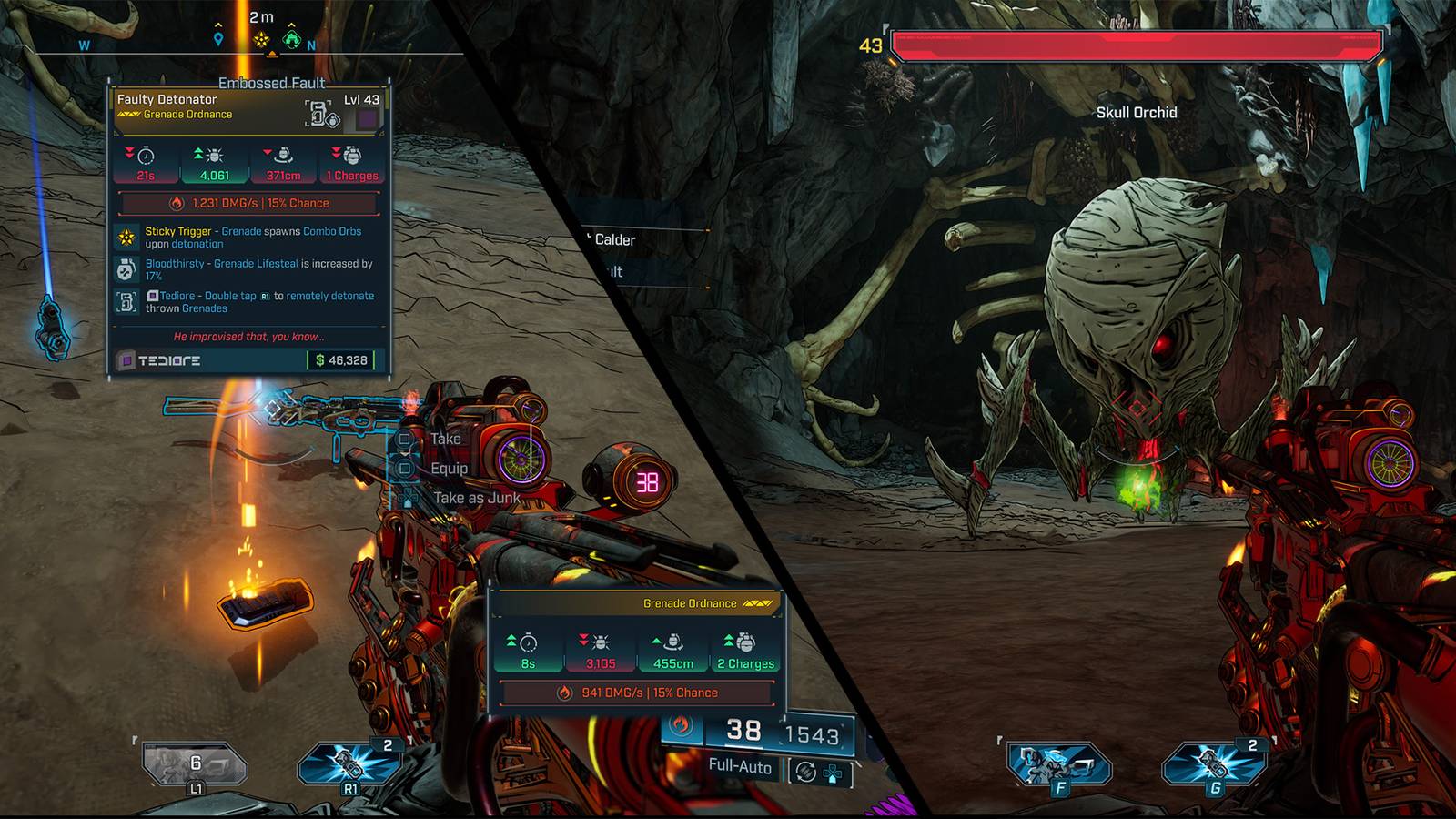The height and width of the screenshot is (819, 1456).
Task: Select the green home marker on compass
Action: tap(292, 39)
